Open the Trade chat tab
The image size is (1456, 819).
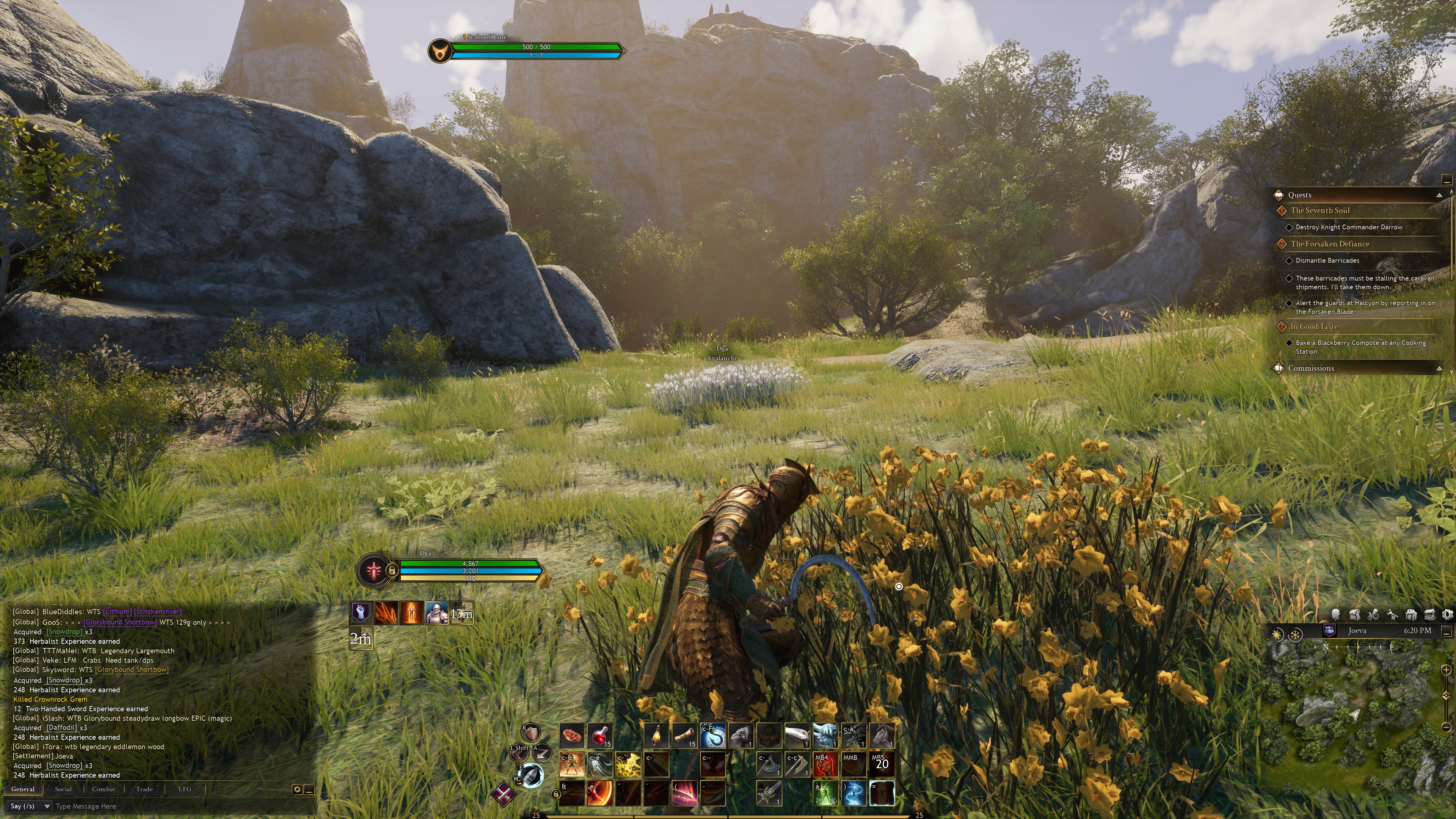[144, 789]
